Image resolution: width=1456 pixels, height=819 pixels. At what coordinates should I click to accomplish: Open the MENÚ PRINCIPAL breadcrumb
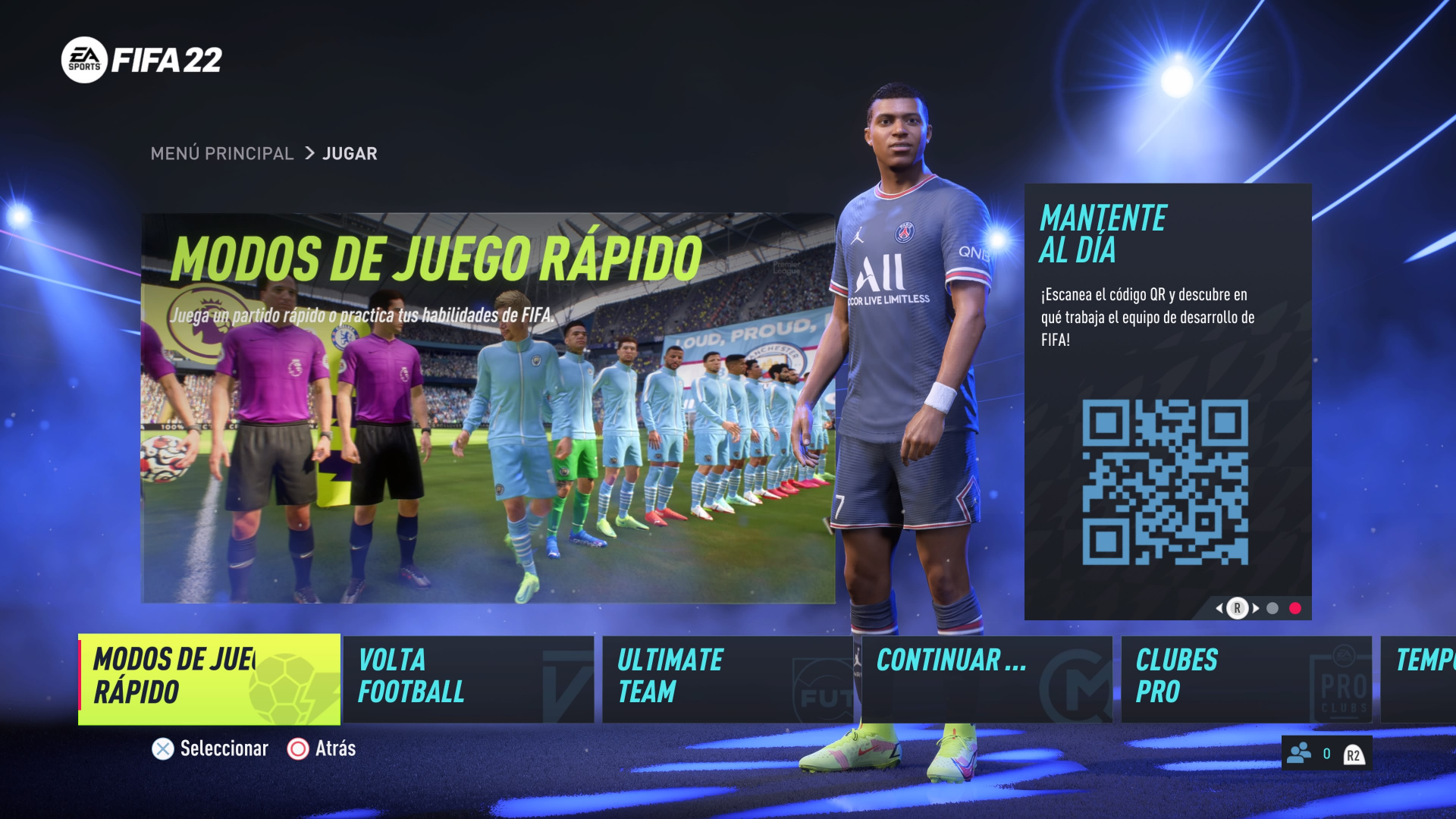pos(222,153)
